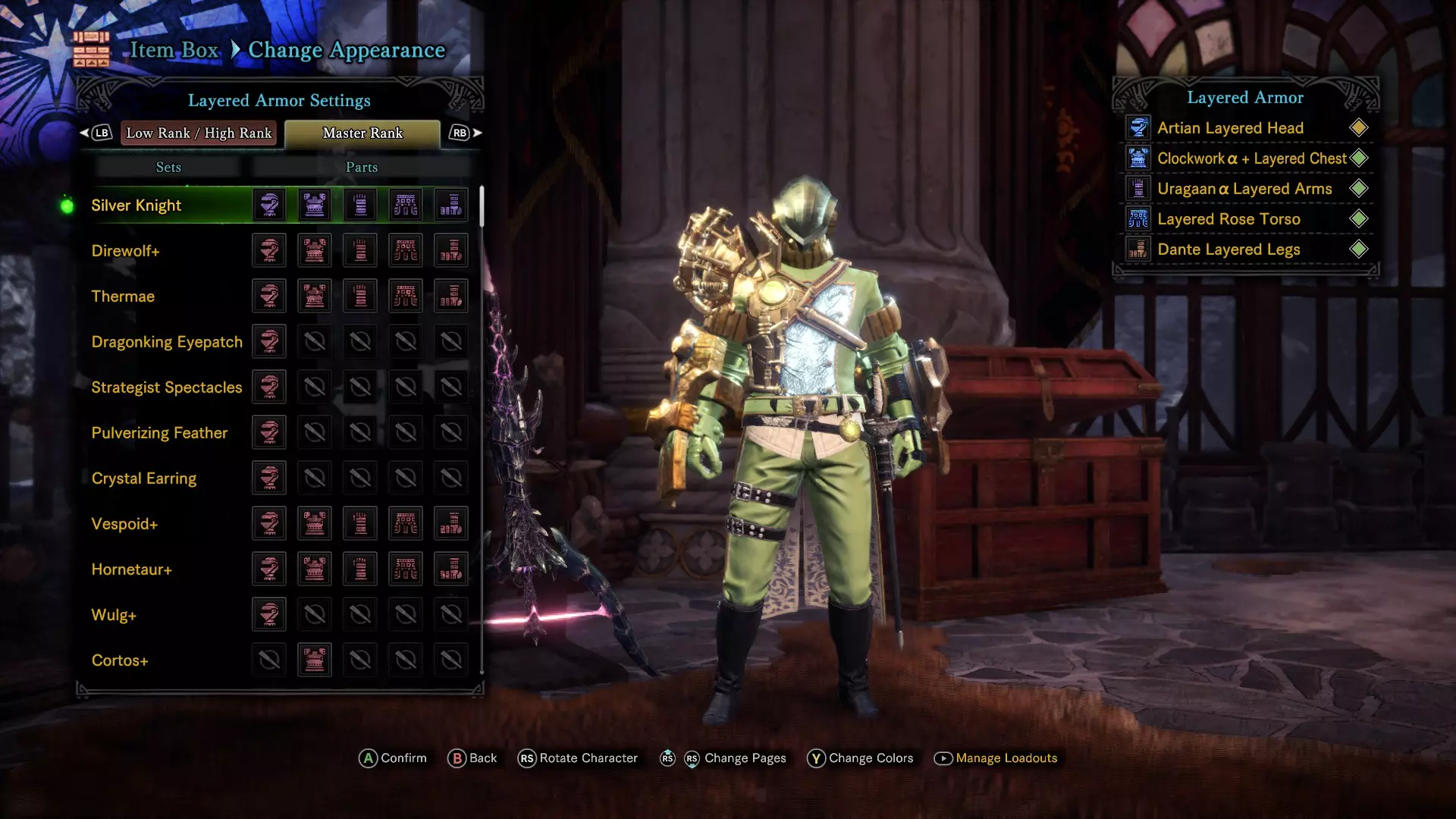Choose the Dragonking Eyepatch entry
The width and height of the screenshot is (1456, 819).
click(x=167, y=342)
